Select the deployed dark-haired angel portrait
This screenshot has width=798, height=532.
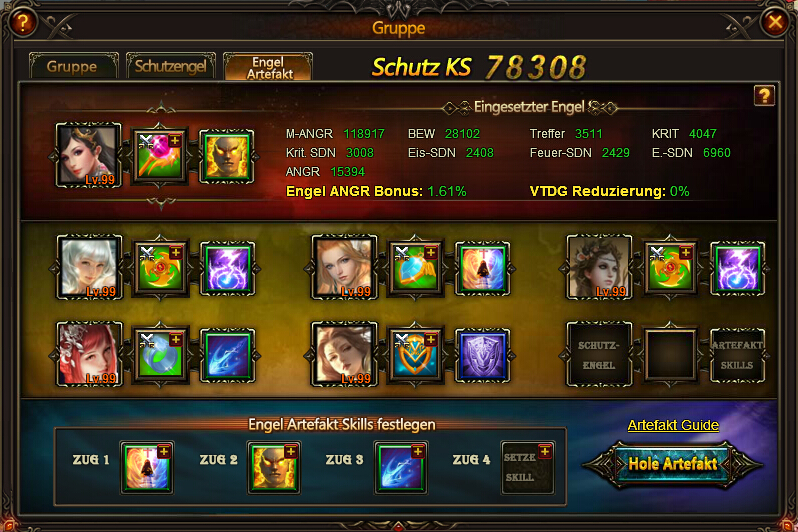[x=89, y=155]
